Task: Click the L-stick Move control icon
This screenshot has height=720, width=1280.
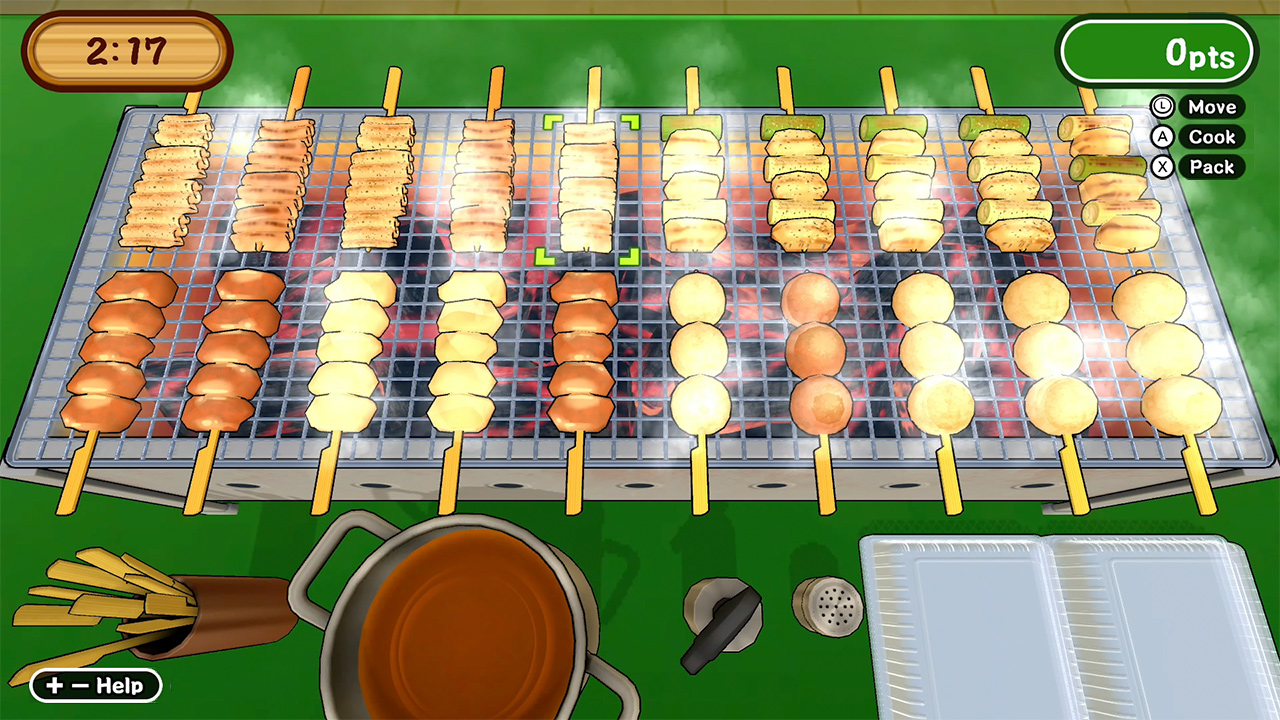Action: 1162,107
